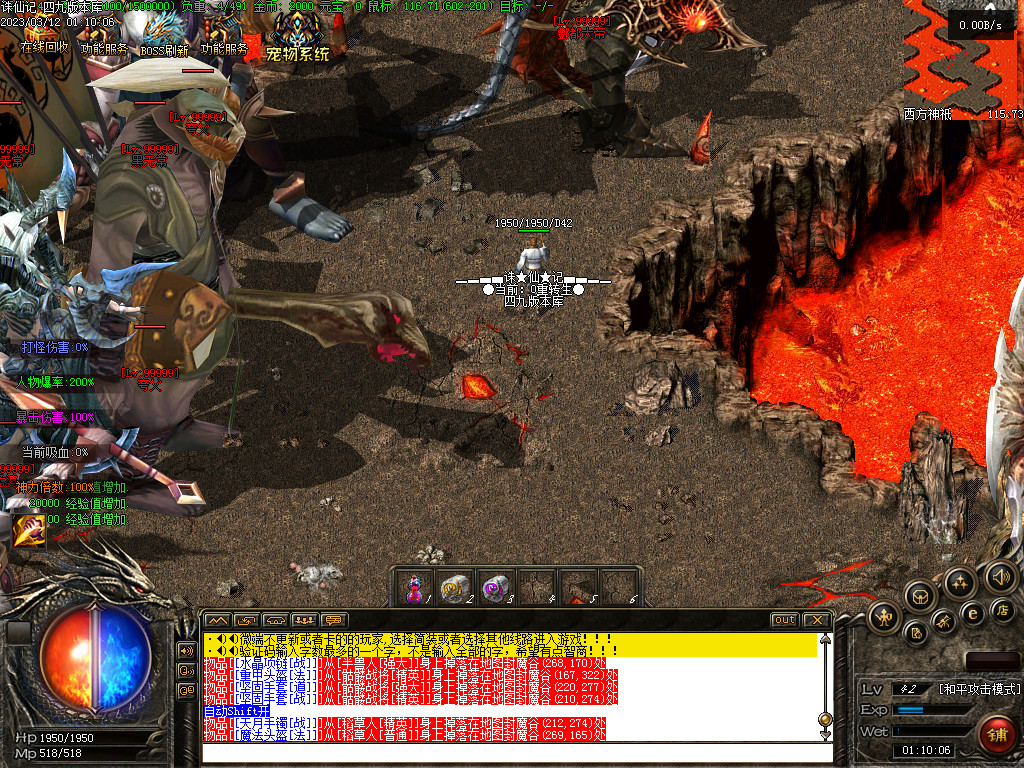Screen dimensions: 1024x768
Task: Click the round 'e' button
Action: coord(972,613)
